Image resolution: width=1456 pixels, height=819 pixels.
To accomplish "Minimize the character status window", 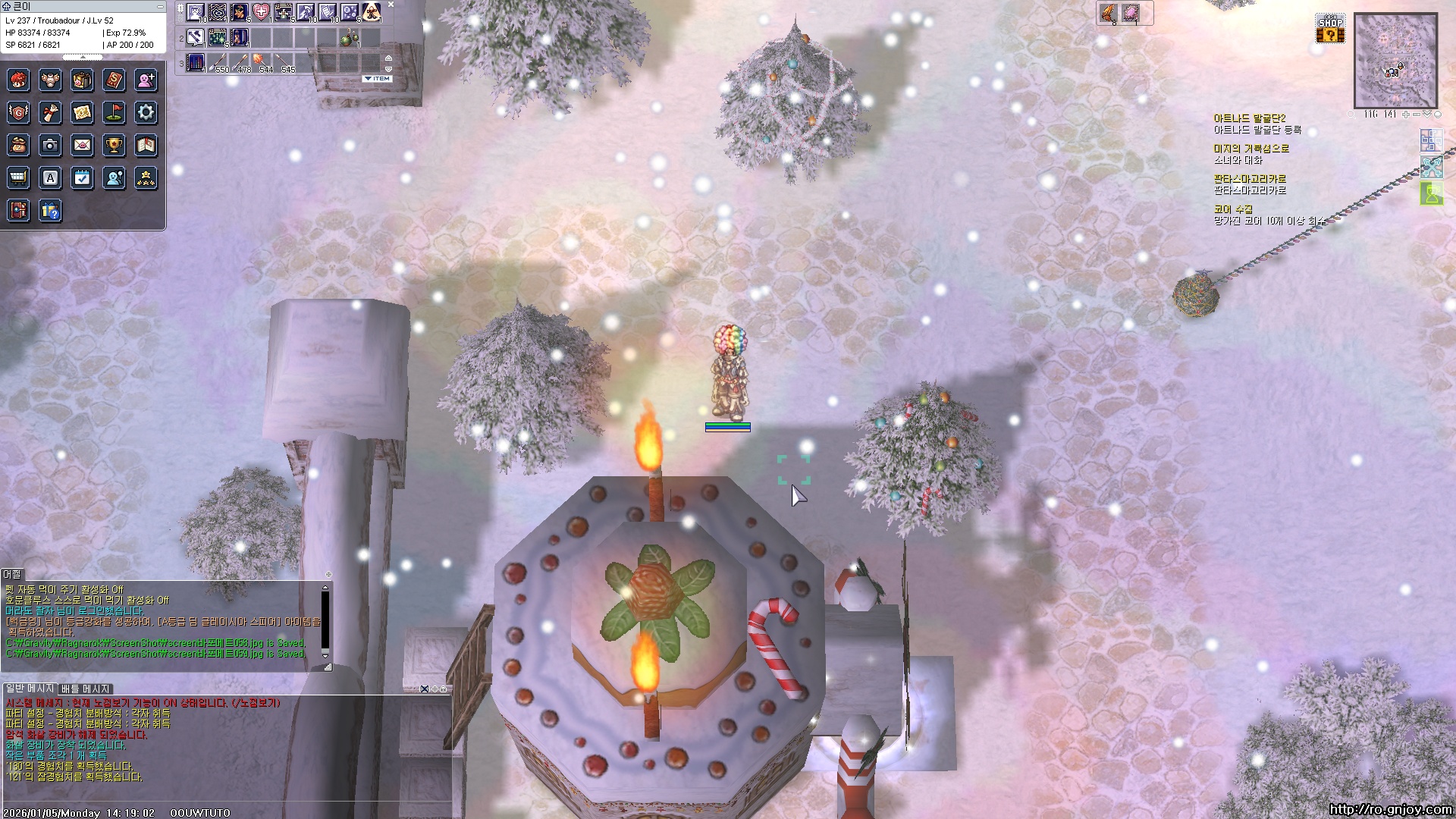I will (x=160, y=6).
